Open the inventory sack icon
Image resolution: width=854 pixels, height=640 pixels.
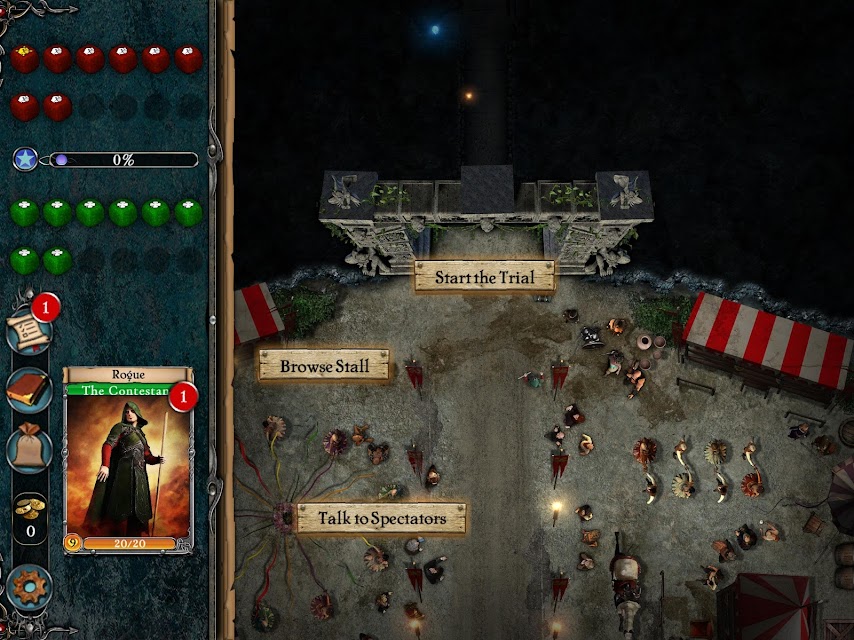point(29,448)
